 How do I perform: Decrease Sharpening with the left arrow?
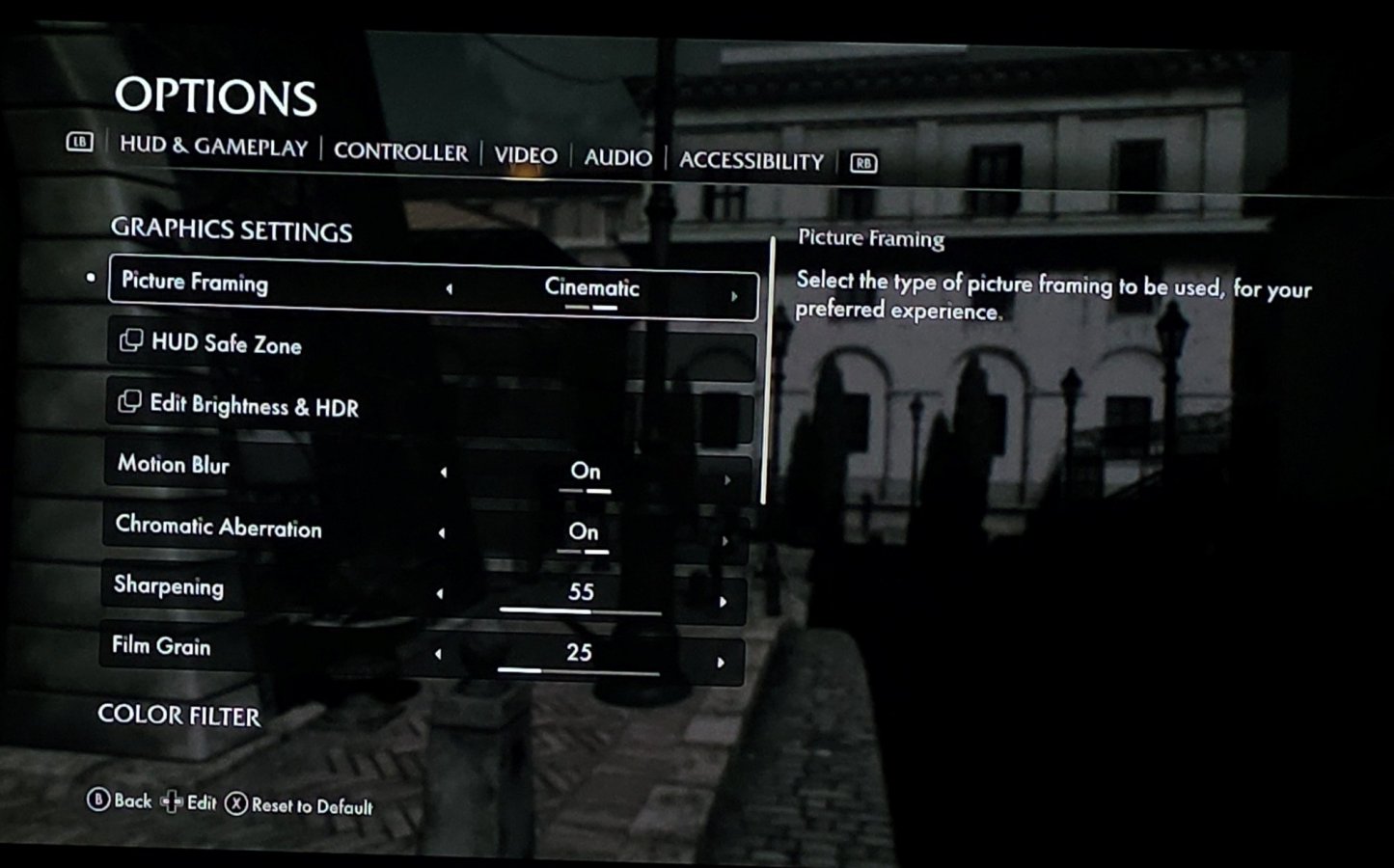tap(440, 593)
